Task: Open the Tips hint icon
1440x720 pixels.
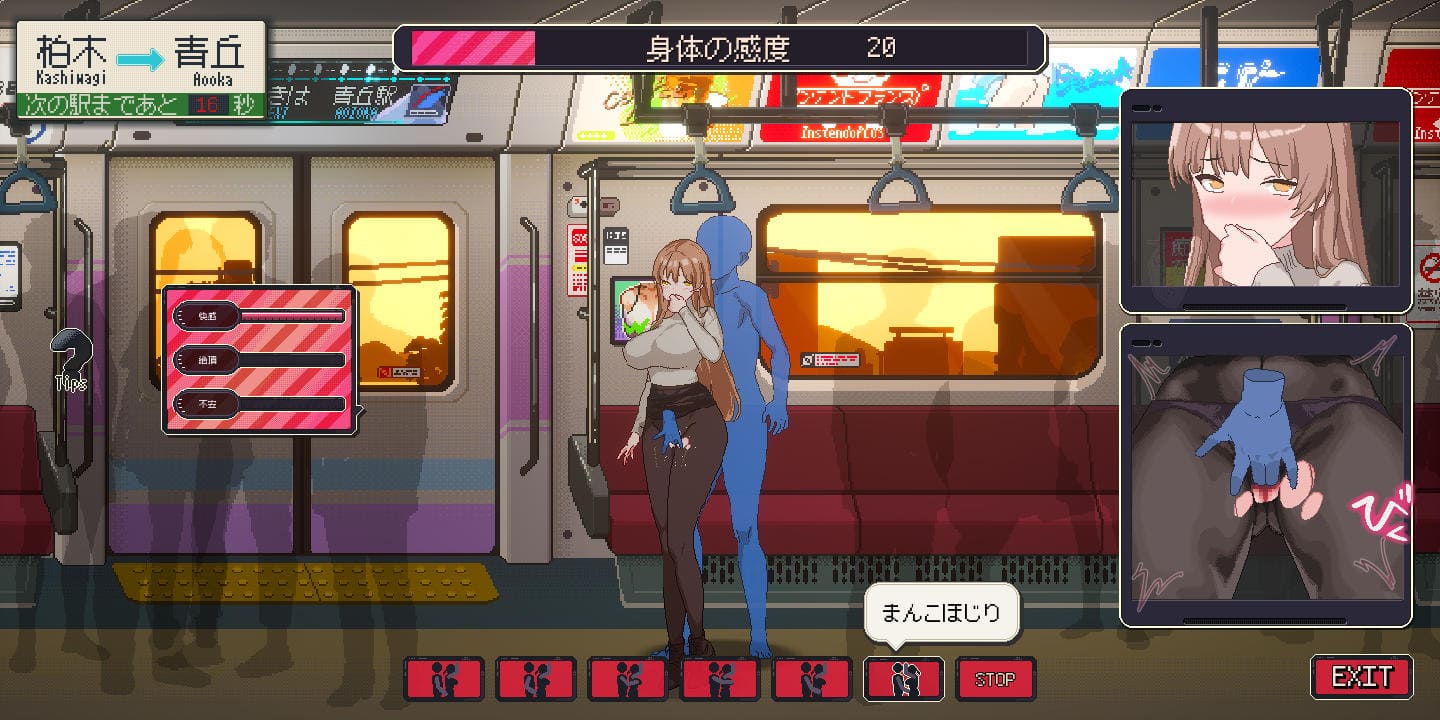Action: coord(71,360)
